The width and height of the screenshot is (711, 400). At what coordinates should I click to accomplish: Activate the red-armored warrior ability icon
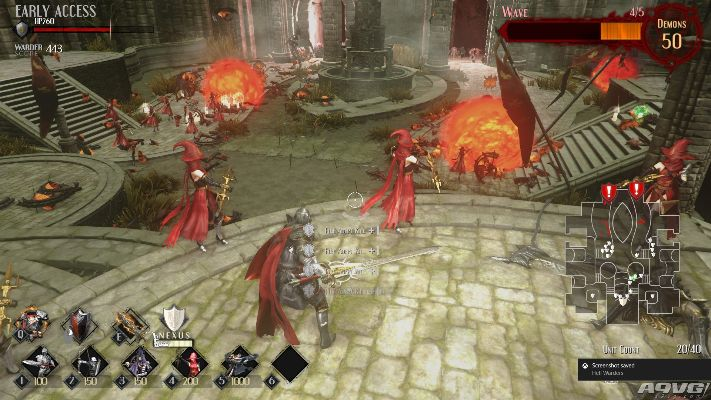coord(30,323)
